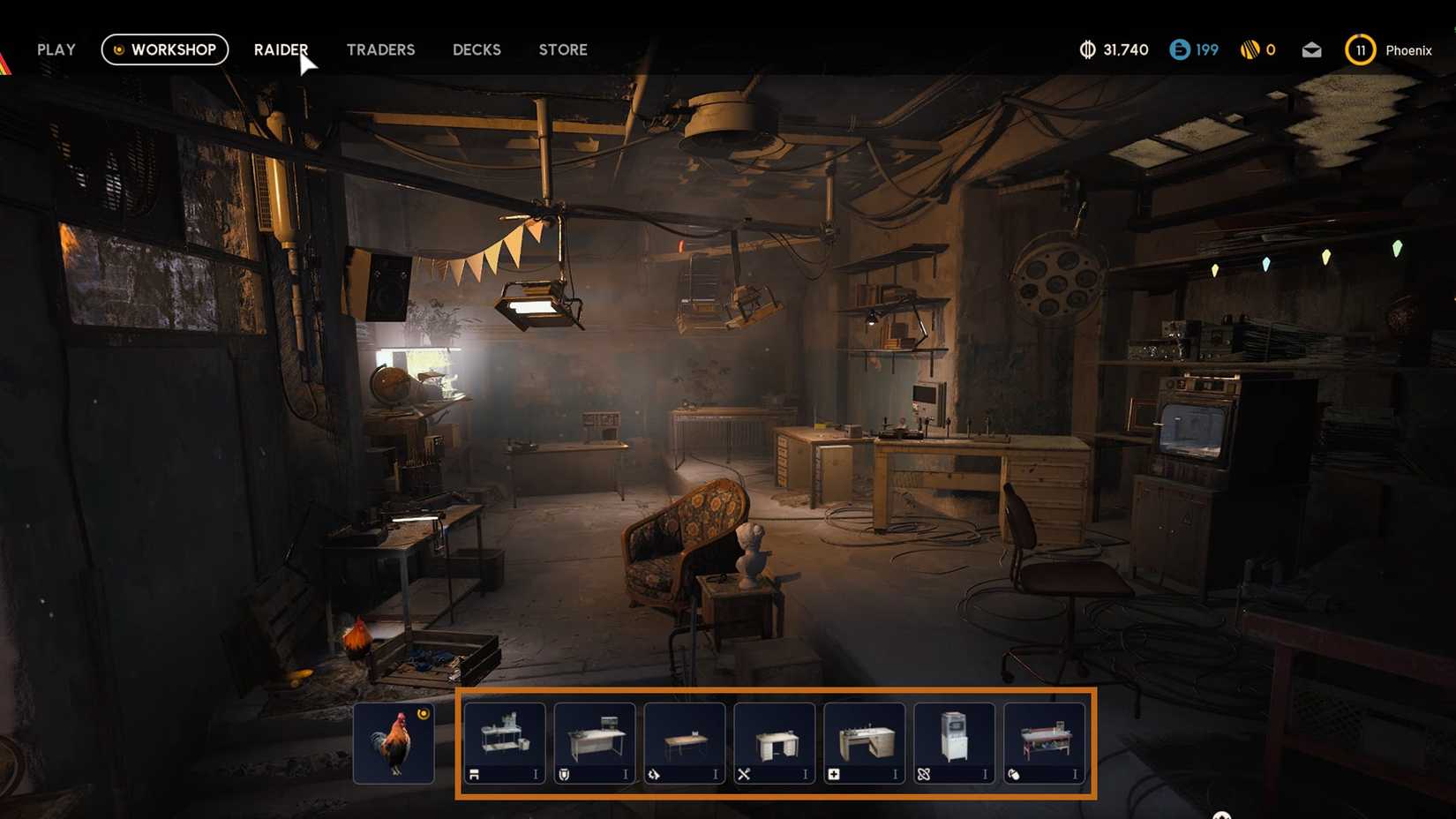
Task: Click the level 11 progress ring badge
Action: click(1360, 50)
